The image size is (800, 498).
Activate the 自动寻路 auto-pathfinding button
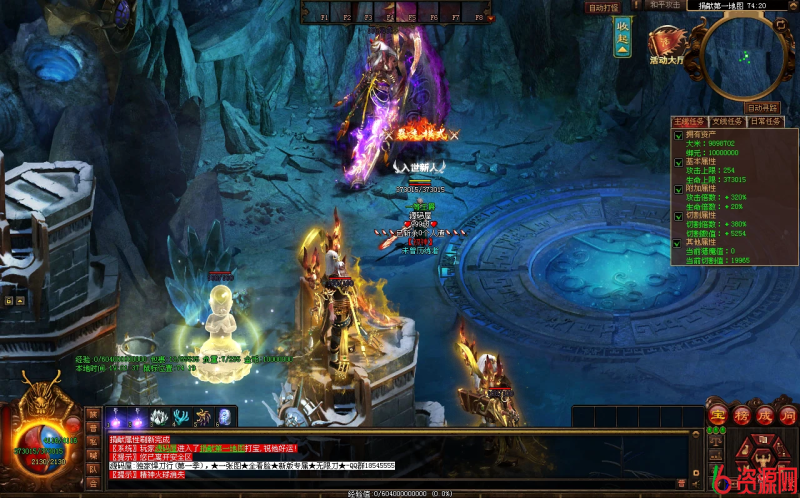pos(761,107)
